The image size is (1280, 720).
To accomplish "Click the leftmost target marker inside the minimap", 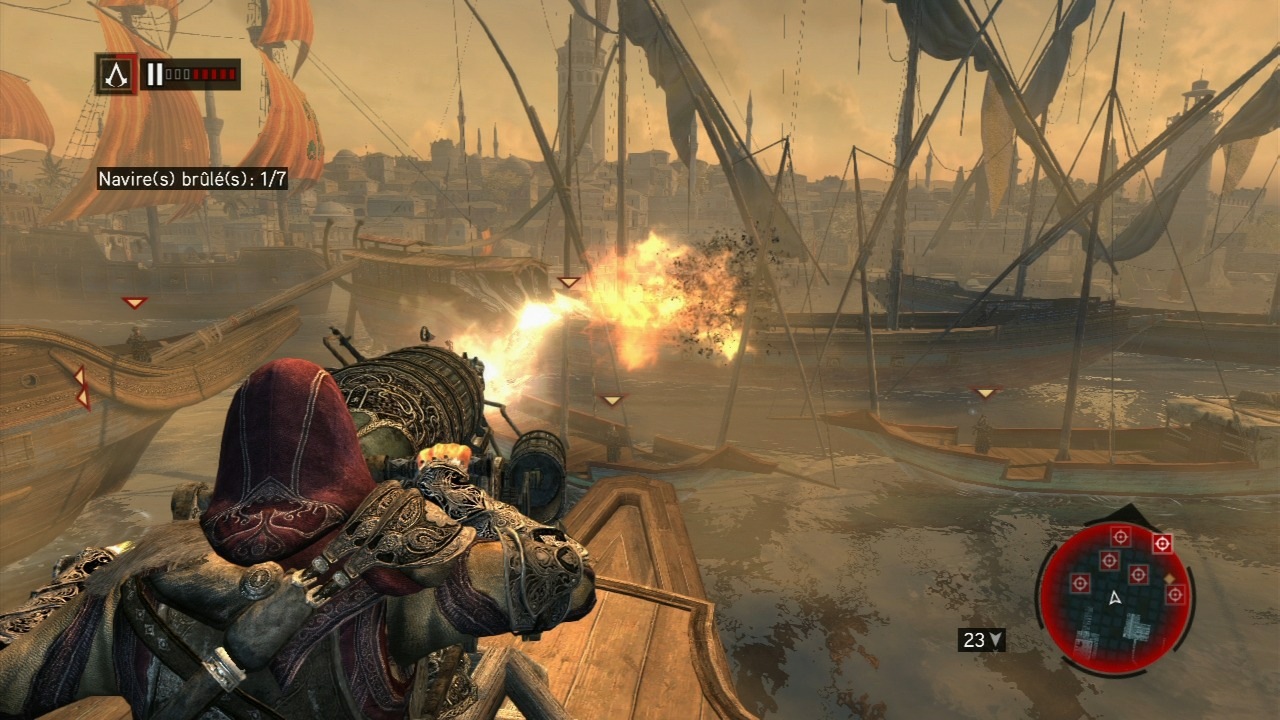I will pyautogui.click(x=1079, y=581).
